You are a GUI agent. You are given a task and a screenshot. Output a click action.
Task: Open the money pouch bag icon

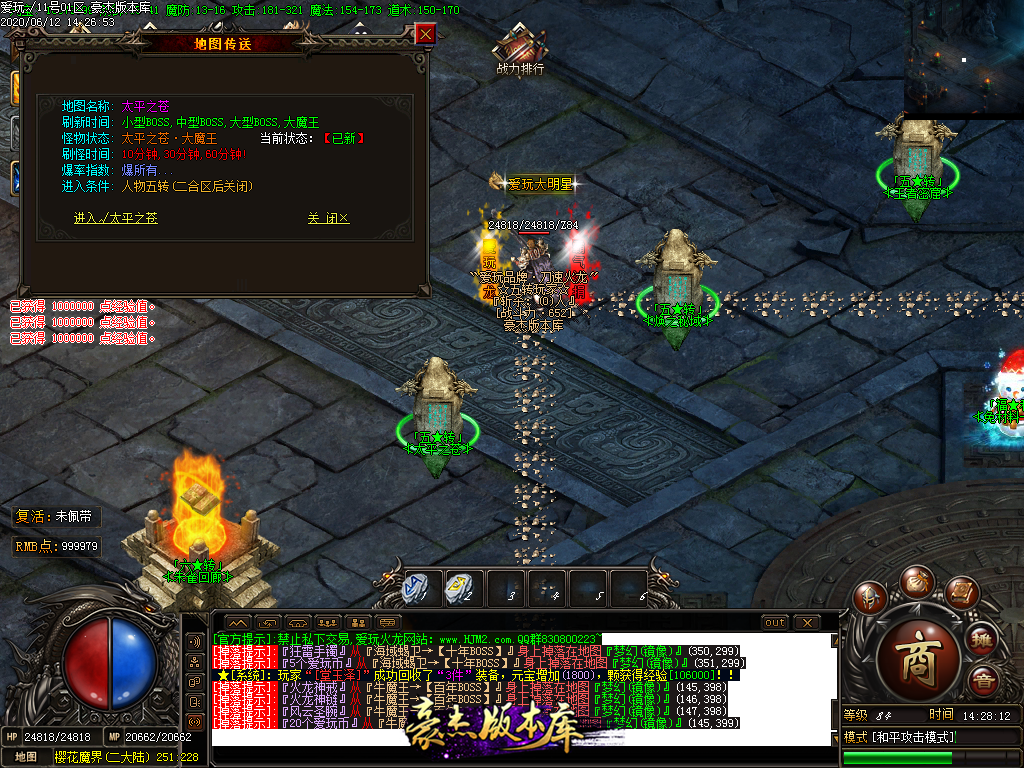[x=917, y=580]
